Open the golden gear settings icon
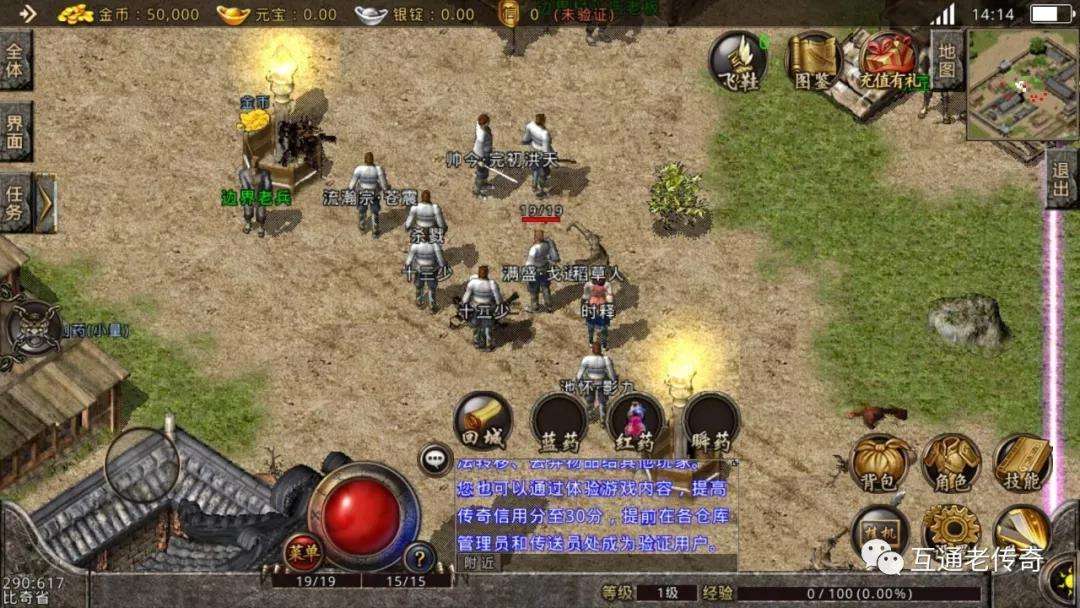 tap(950, 530)
